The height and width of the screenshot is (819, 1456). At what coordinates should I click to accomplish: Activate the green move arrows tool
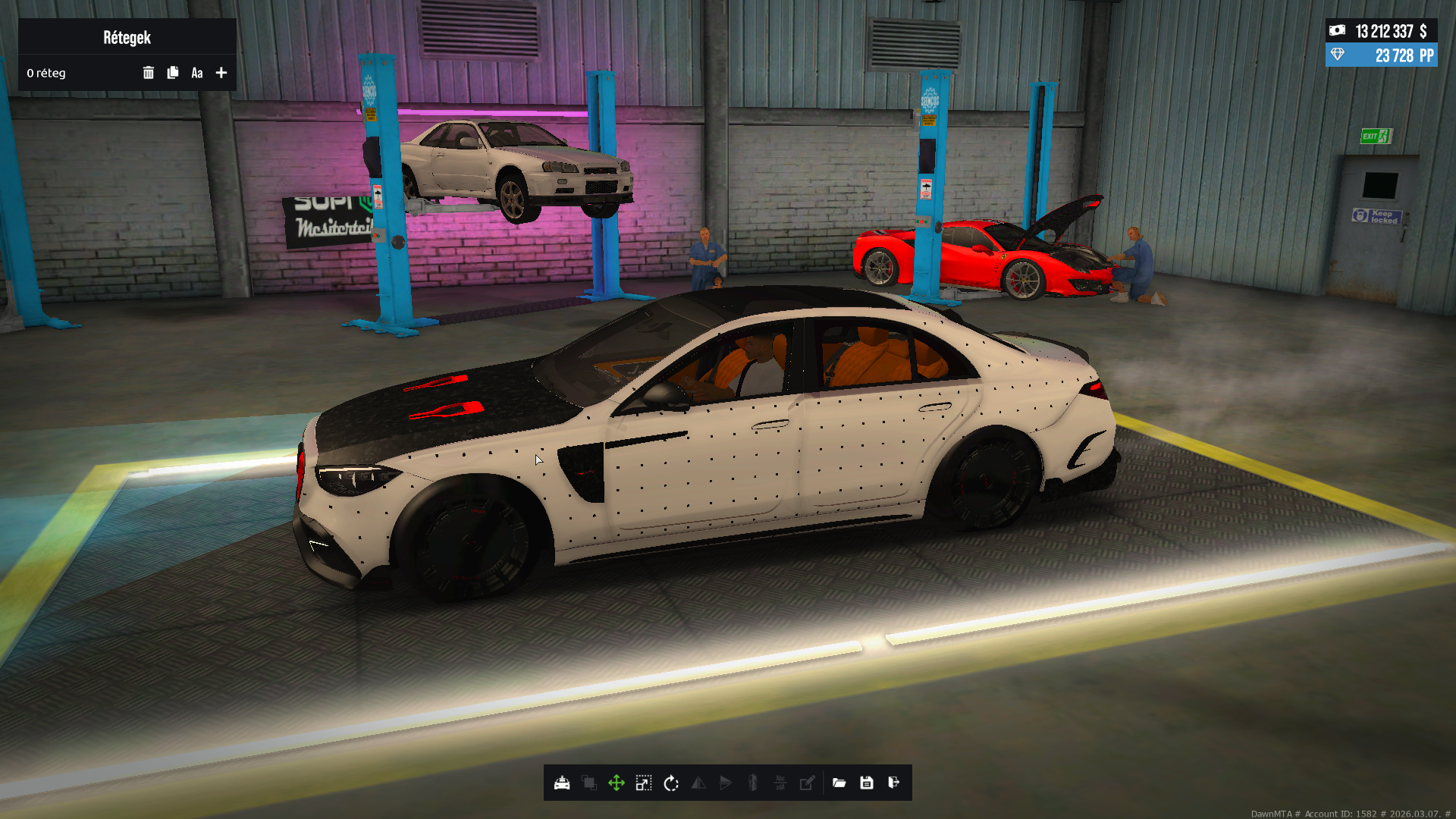[x=617, y=783]
